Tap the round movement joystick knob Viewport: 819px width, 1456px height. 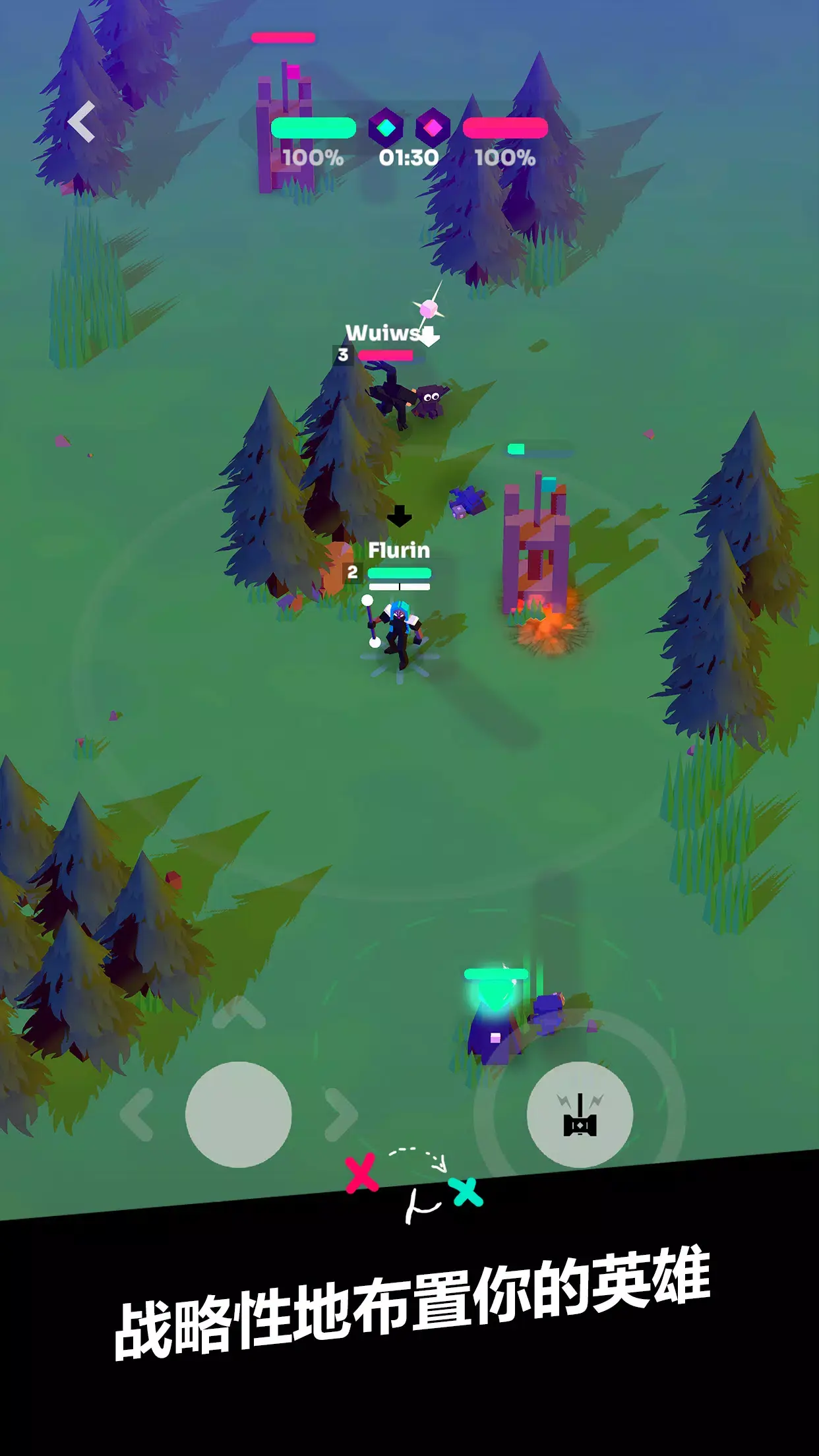[x=239, y=1114]
